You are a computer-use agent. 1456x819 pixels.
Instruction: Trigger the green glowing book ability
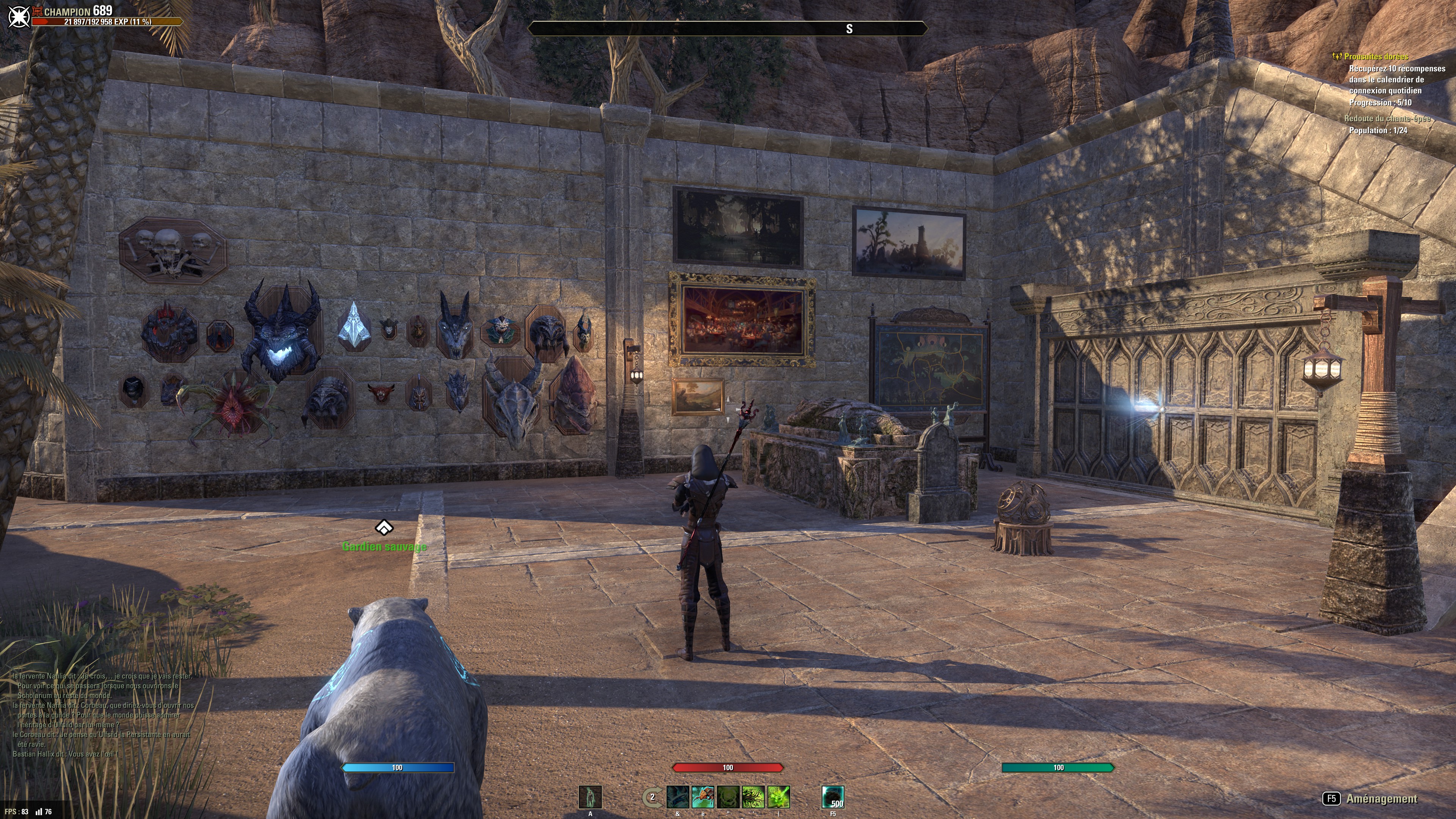[778, 797]
